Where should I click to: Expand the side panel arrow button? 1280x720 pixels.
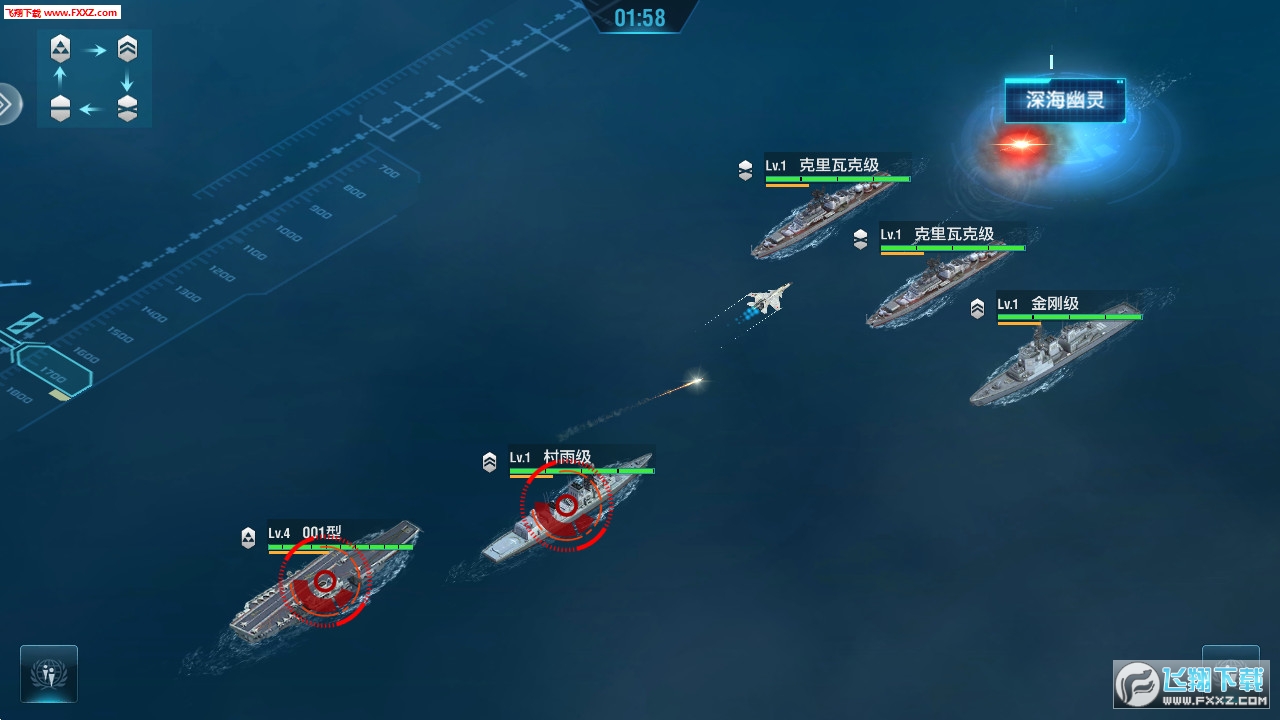click(7, 104)
